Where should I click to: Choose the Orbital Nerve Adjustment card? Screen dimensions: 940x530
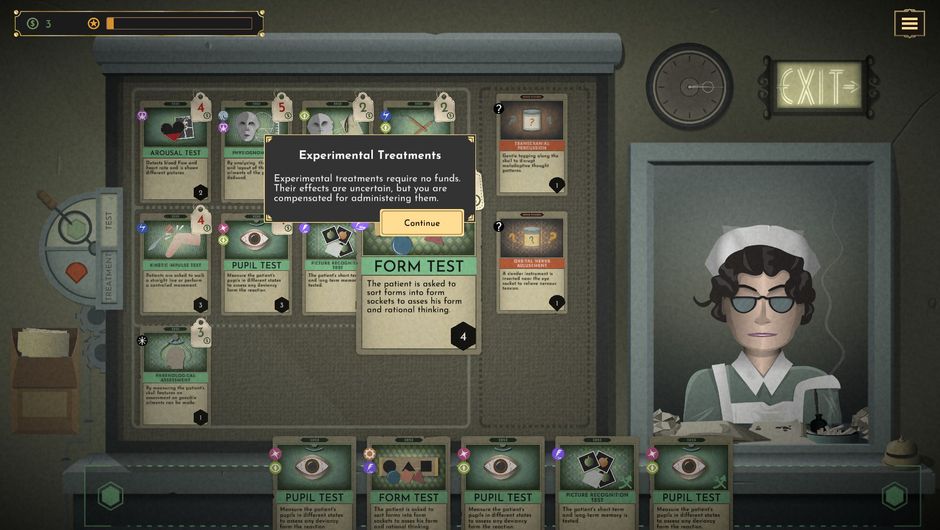coord(531,260)
